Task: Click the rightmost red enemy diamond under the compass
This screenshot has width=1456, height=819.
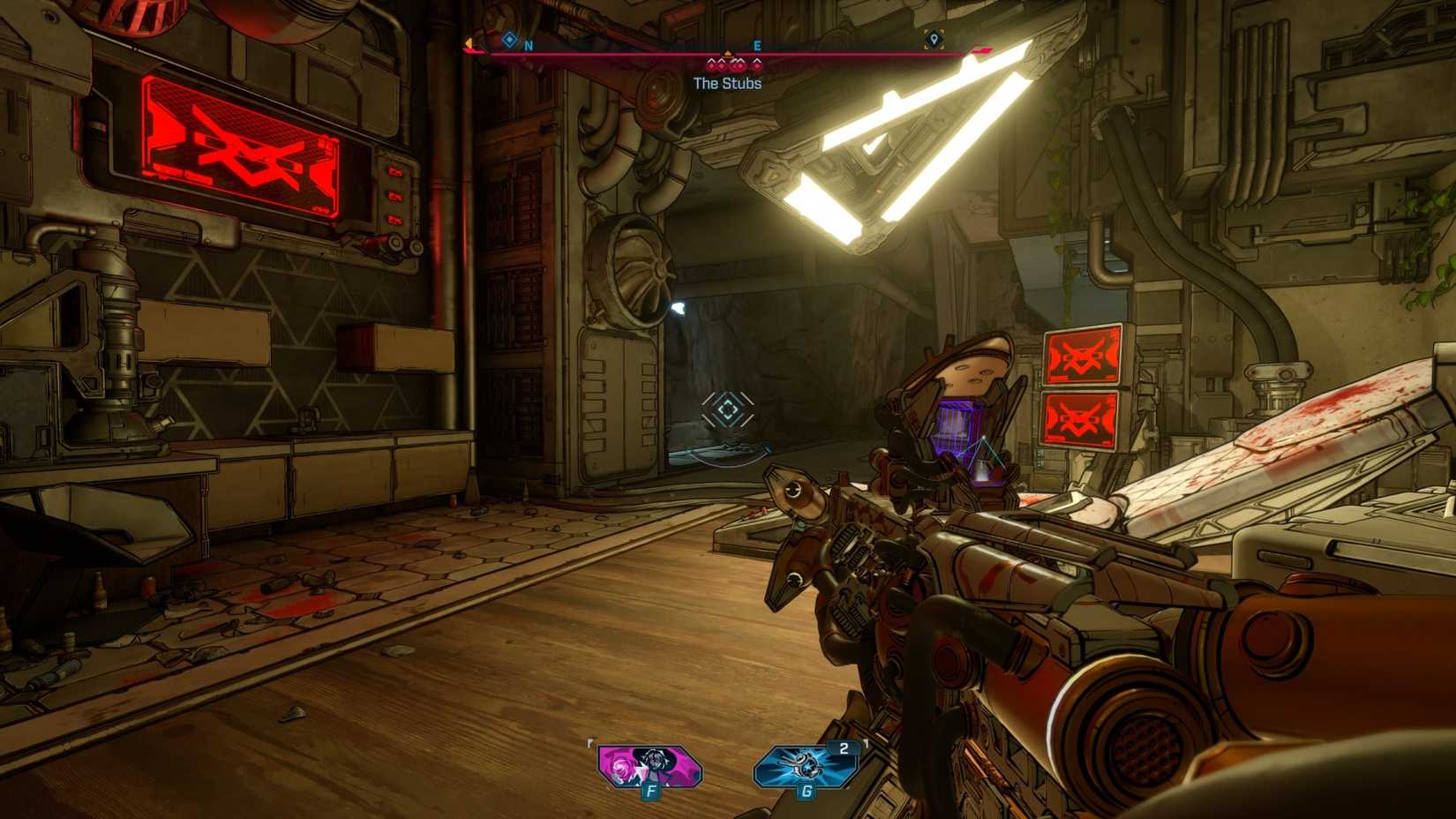Action: click(x=757, y=65)
